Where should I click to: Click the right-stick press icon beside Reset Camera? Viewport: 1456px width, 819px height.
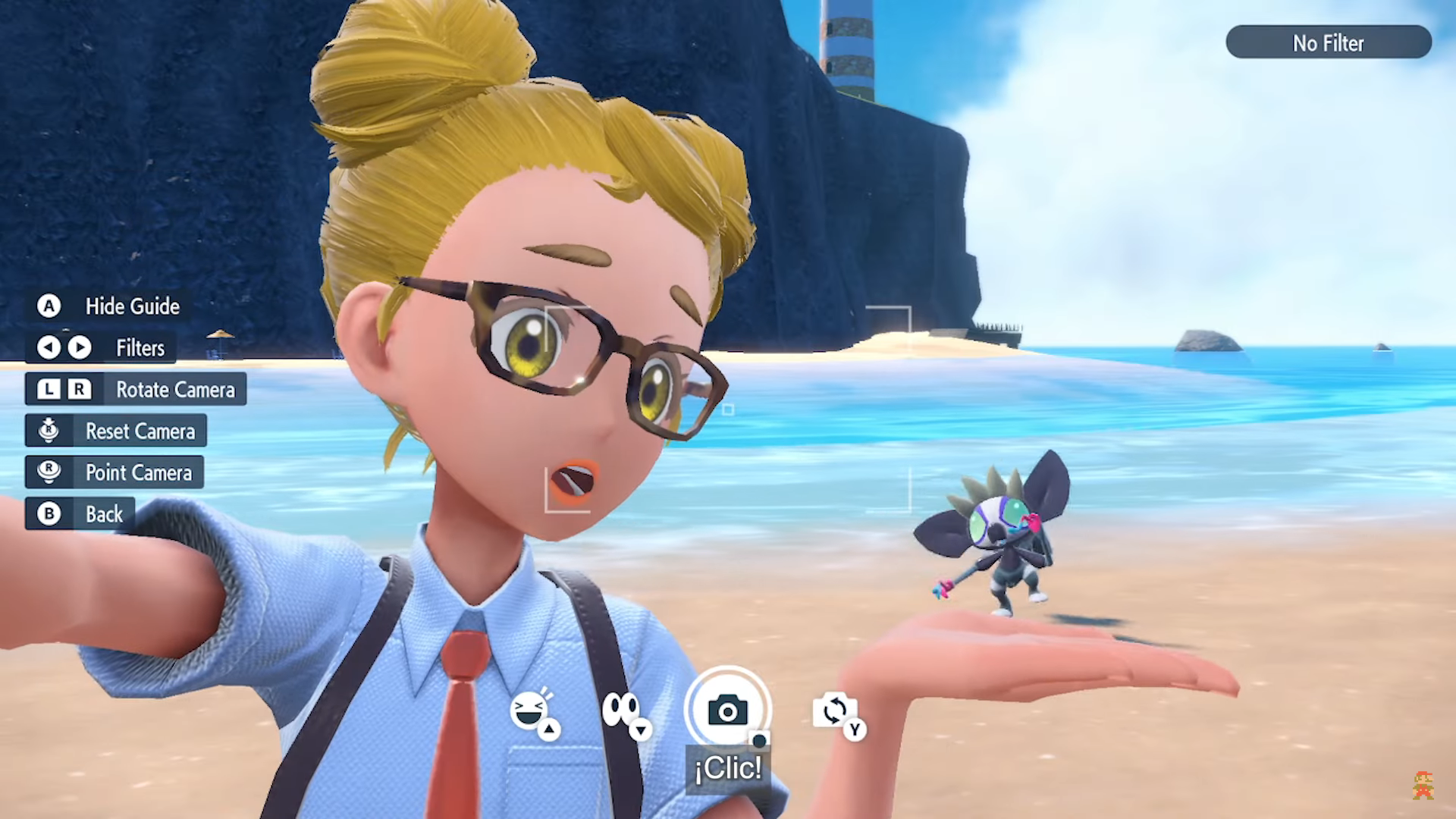click(x=49, y=431)
